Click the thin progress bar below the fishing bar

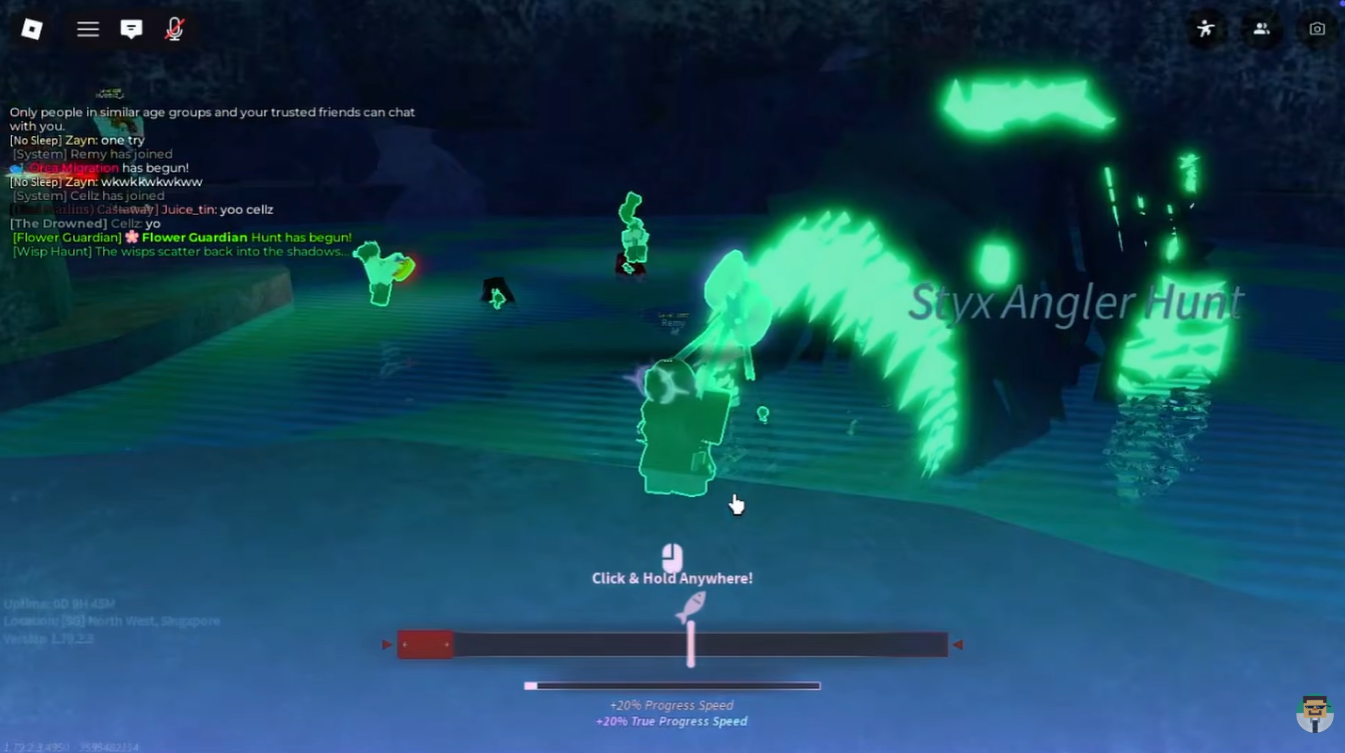tap(671, 685)
